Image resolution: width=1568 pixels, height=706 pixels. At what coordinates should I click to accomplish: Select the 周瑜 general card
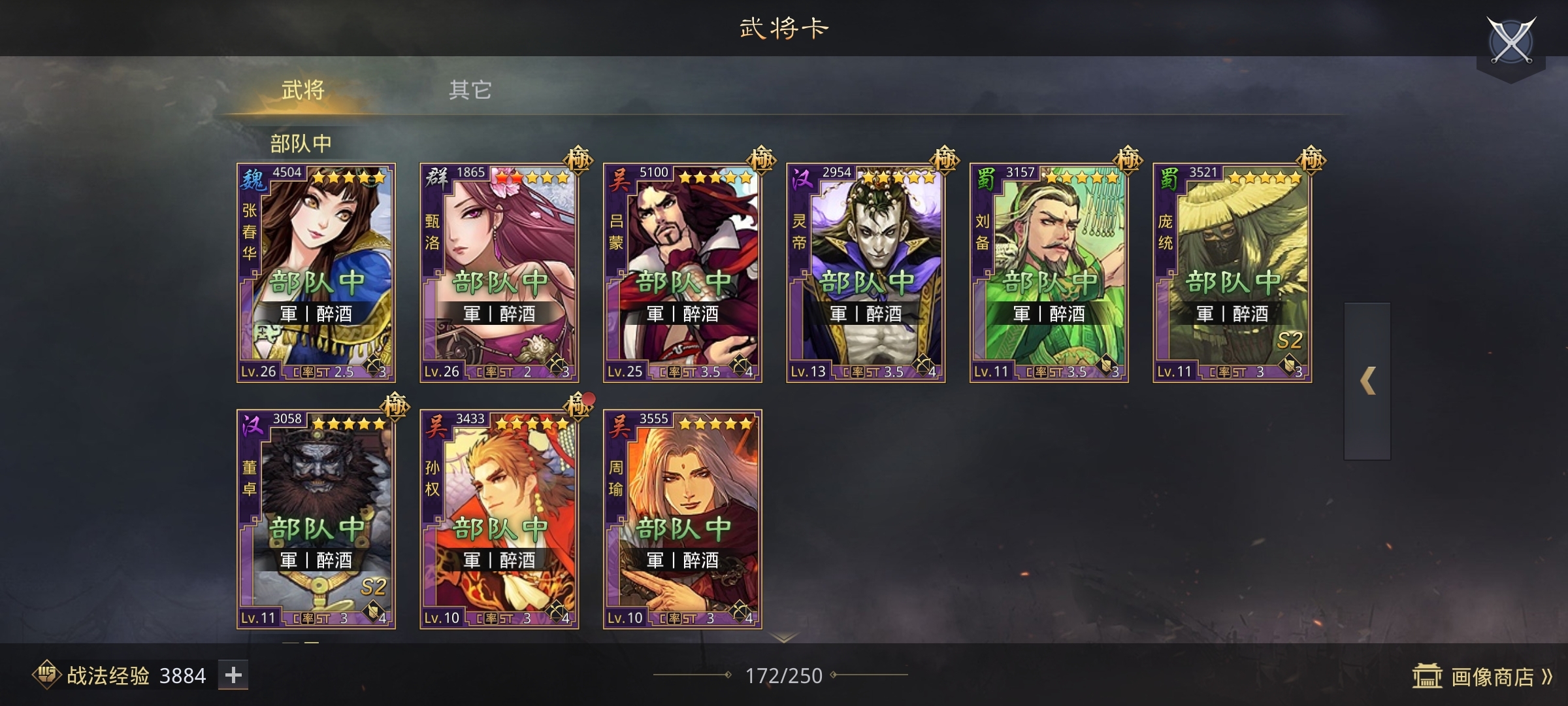coord(682,519)
